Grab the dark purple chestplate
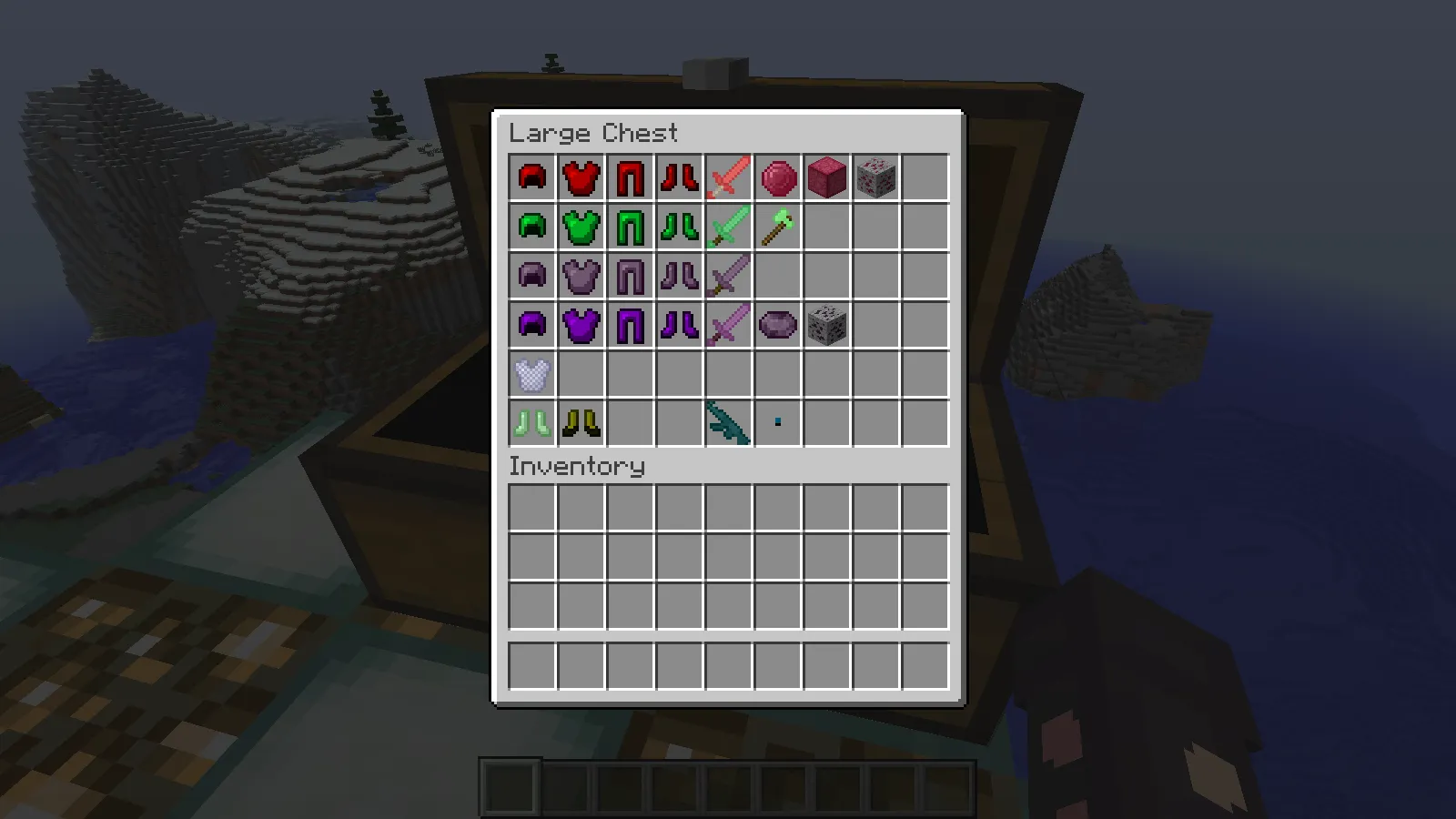This screenshot has width=1456, height=819. point(581,326)
